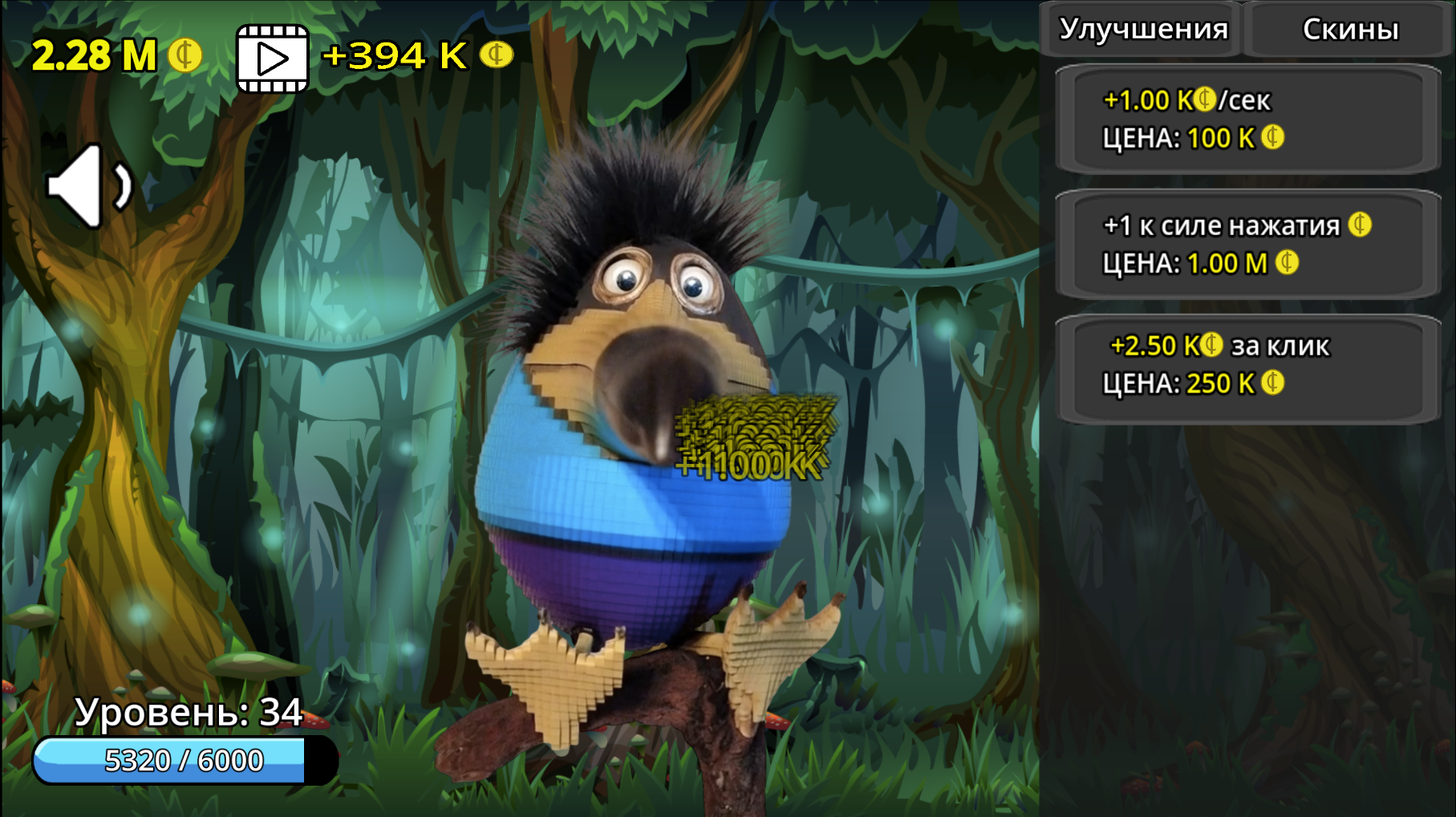This screenshot has height=817, width=1456.
Task: Open the Улучшения tab
Action: coord(1143,30)
